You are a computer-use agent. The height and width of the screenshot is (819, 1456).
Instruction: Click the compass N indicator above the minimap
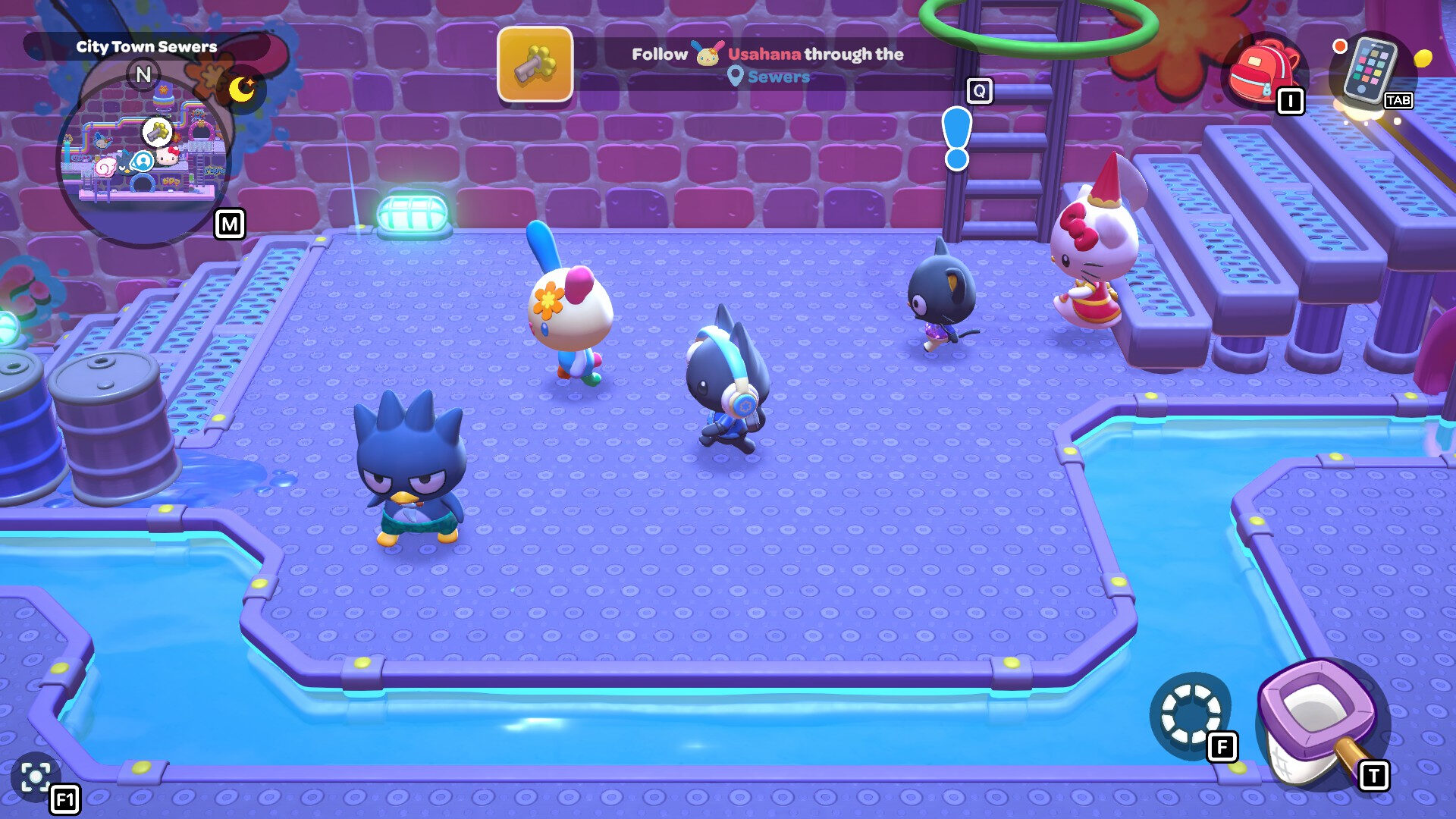(144, 74)
